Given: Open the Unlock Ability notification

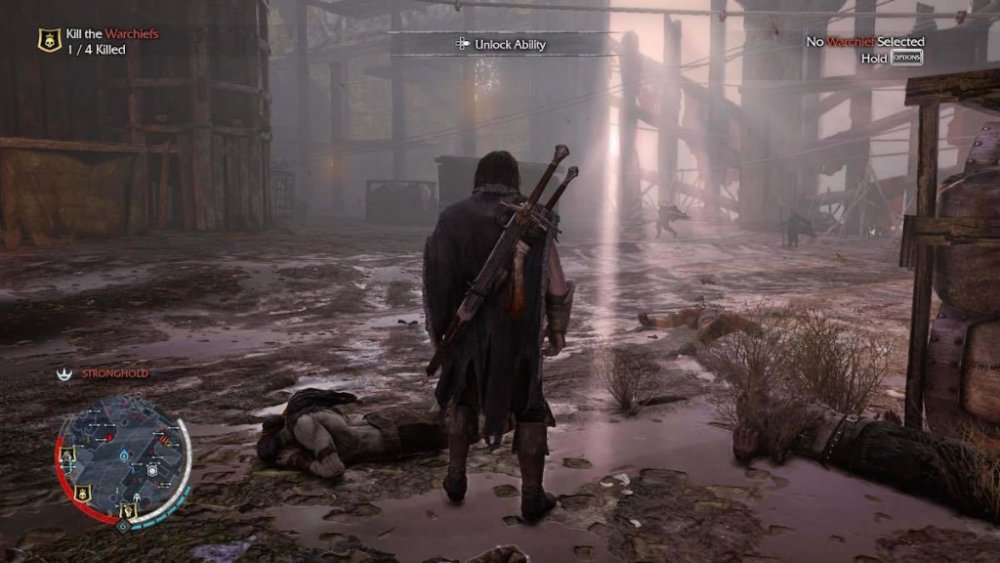Looking at the screenshot, I should point(500,44).
